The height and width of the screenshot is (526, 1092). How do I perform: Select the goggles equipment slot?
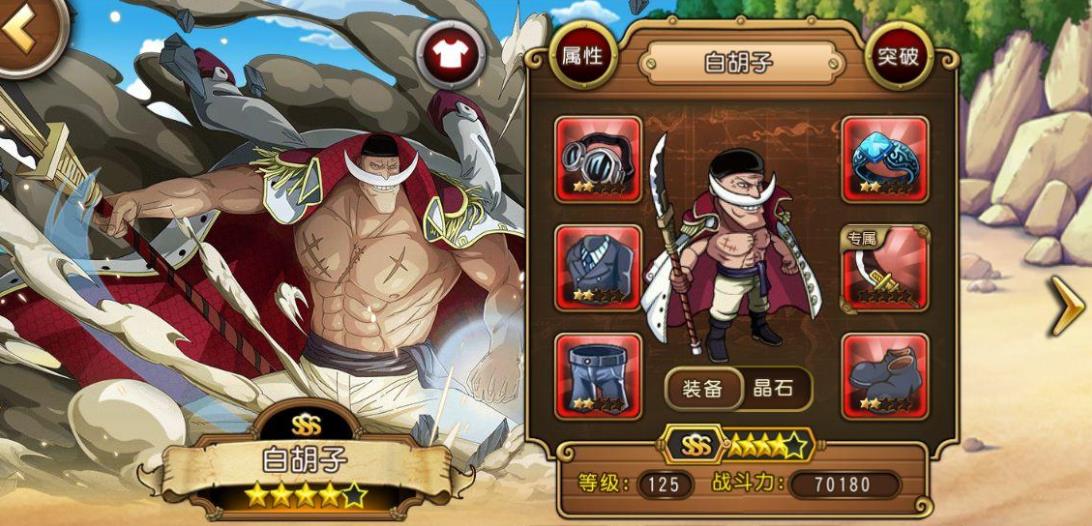pyautogui.click(x=598, y=159)
